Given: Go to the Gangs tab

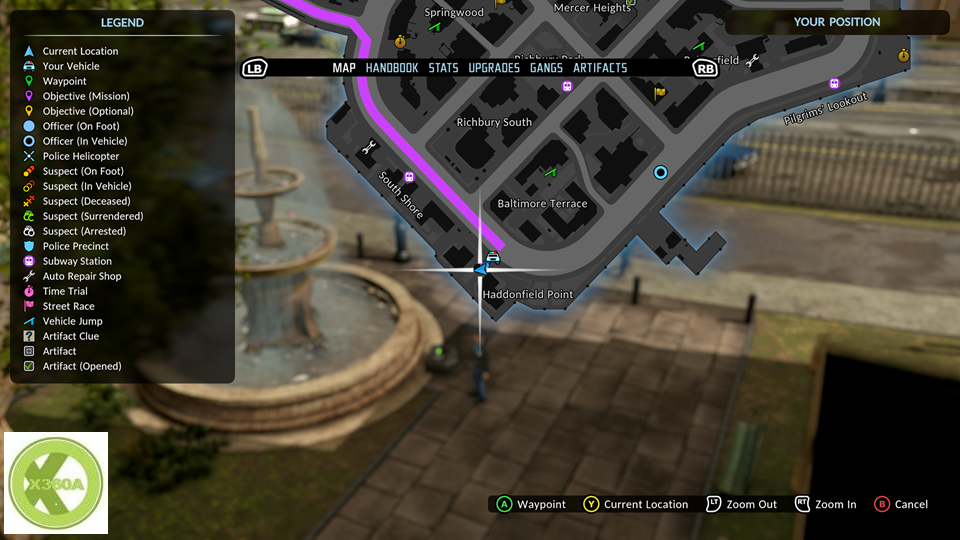Looking at the screenshot, I should pos(546,68).
